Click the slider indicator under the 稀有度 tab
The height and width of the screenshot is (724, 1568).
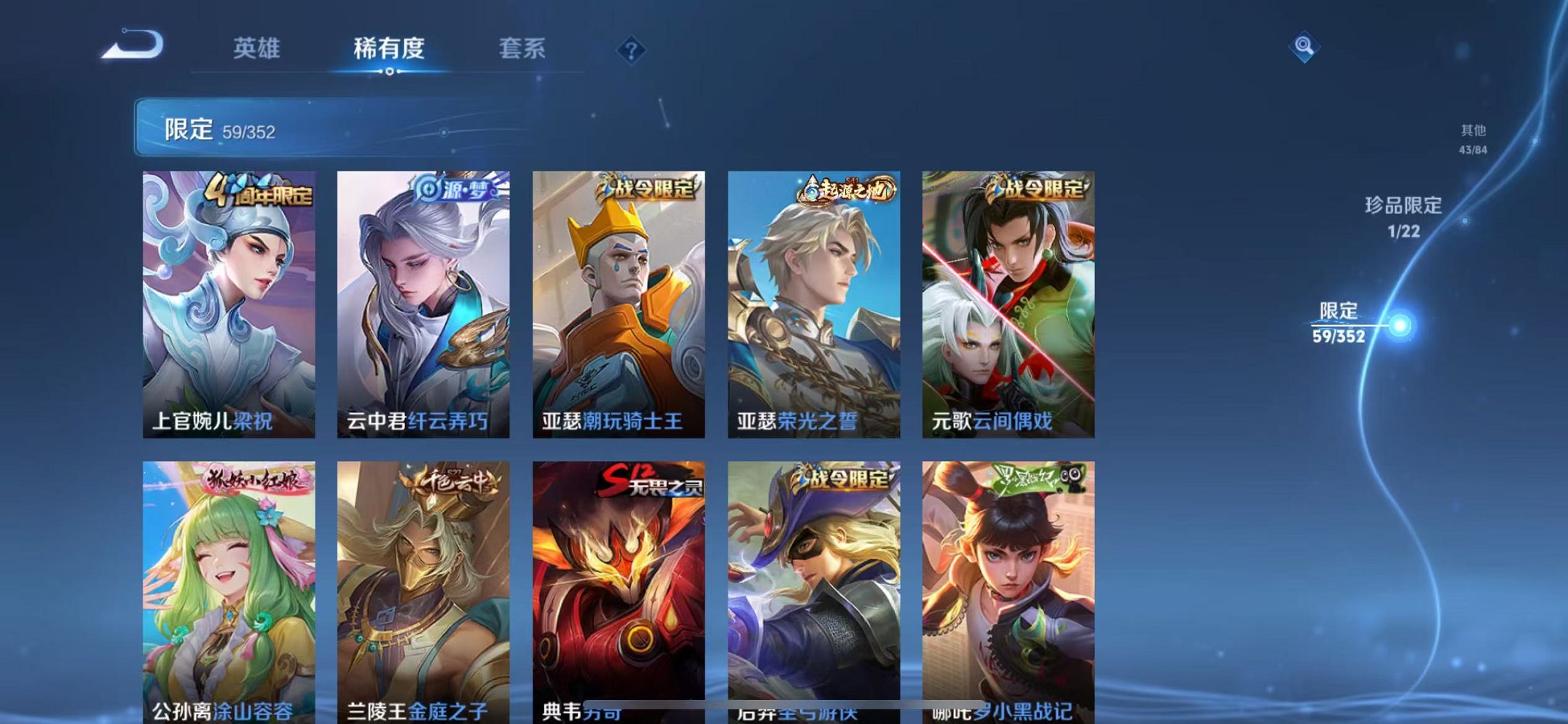click(389, 71)
